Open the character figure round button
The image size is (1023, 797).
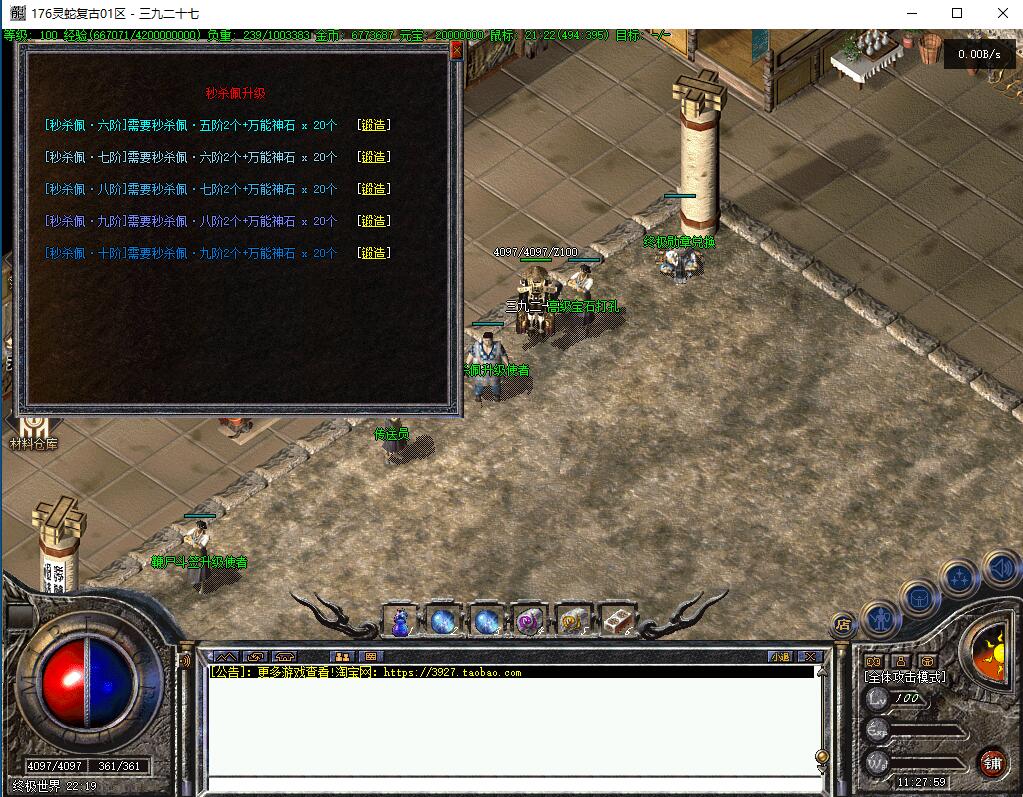[879, 620]
